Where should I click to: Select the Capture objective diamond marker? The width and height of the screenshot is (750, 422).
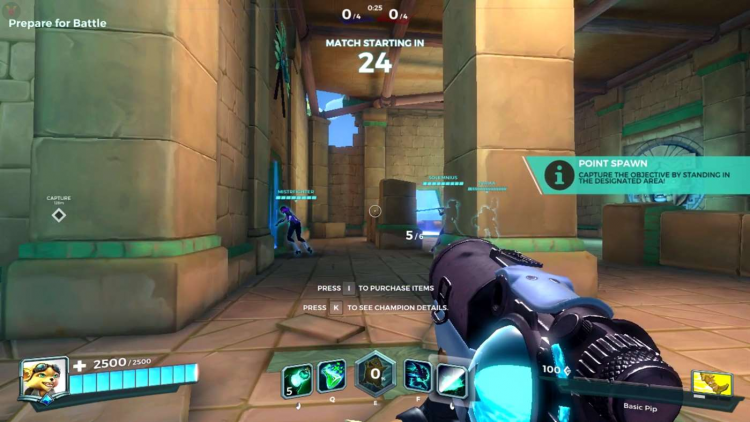tap(59, 215)
